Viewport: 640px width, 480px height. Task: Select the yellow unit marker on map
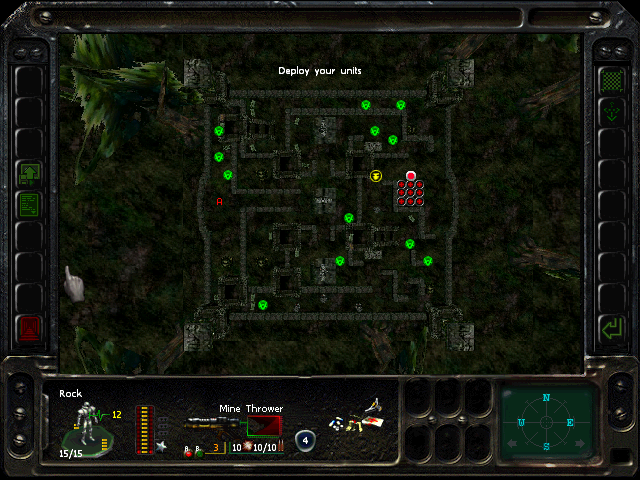click(x=376, y=176)
